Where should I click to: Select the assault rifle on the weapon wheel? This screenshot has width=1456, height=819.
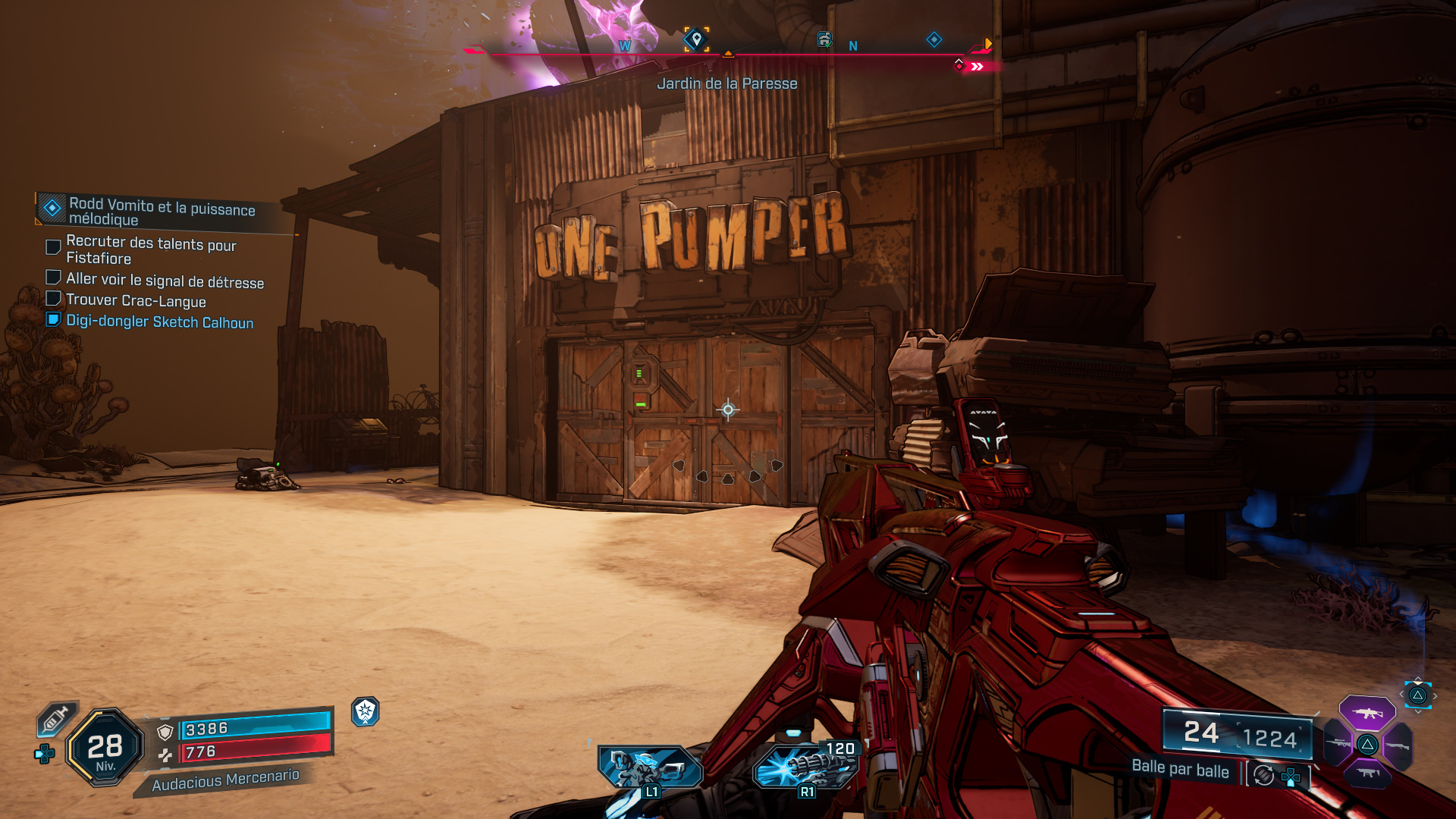click(1367, 713)
